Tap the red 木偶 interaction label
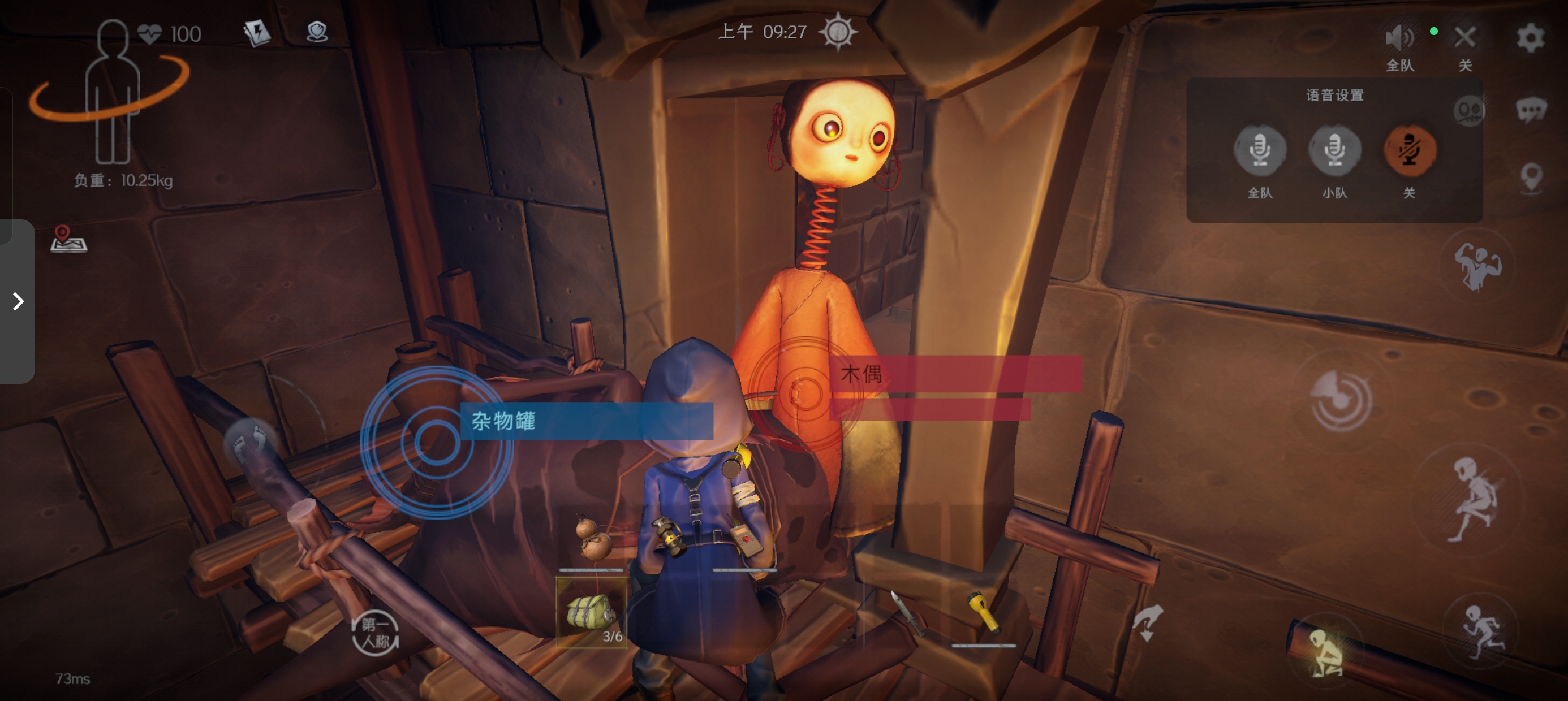 954,374
